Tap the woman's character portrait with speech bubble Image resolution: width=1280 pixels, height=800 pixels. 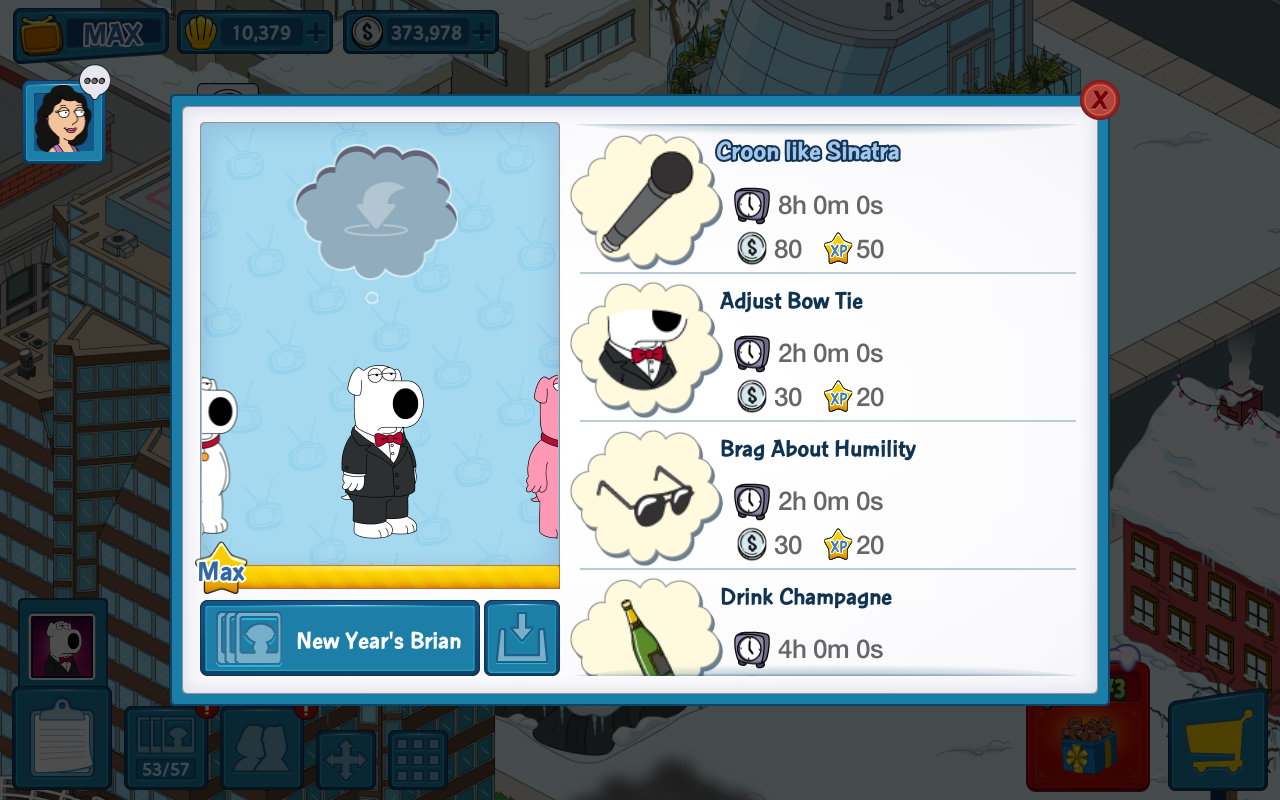pos(64,122)
